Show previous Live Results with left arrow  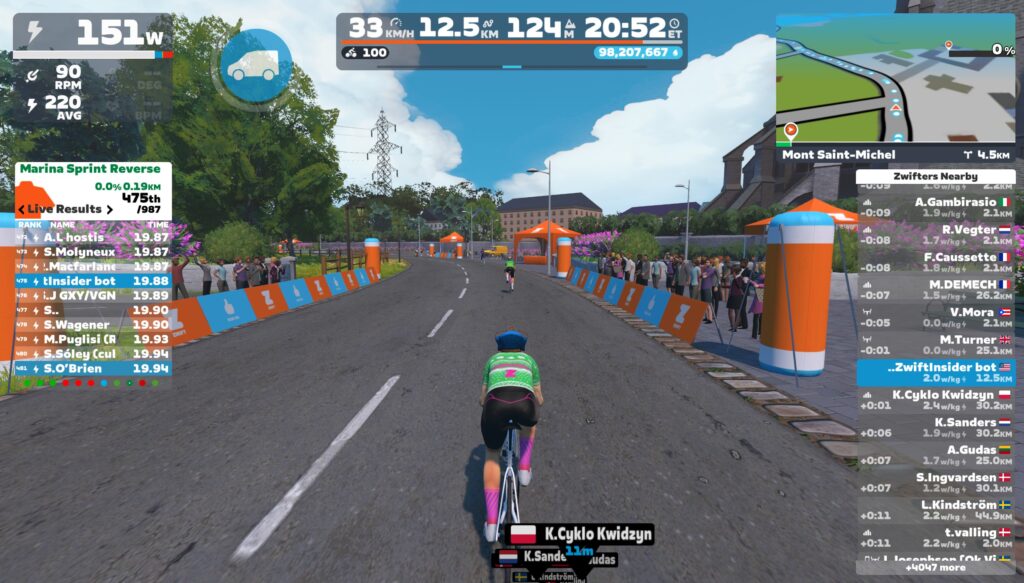(22, 209)
